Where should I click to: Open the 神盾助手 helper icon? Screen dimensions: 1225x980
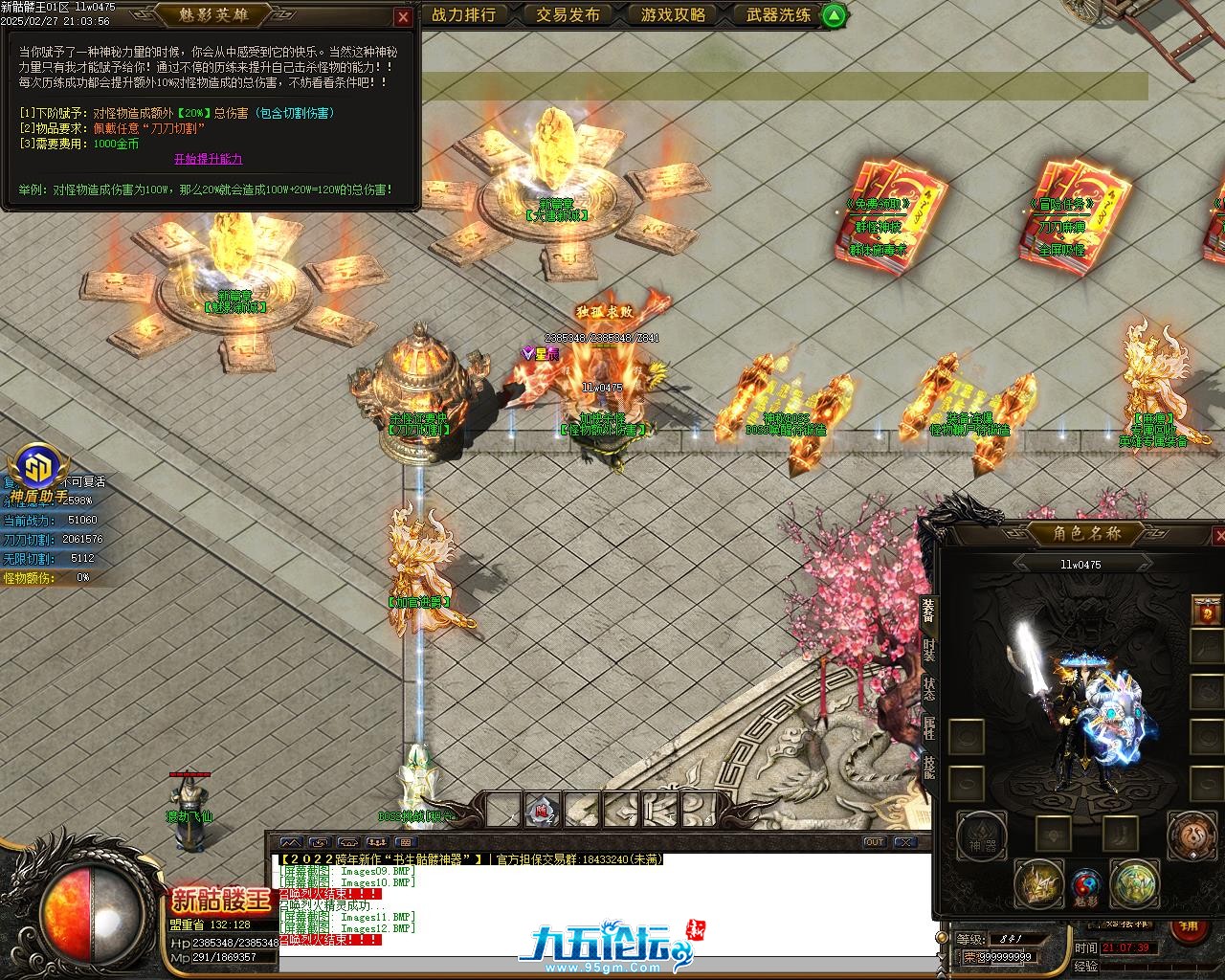[39, 470]
